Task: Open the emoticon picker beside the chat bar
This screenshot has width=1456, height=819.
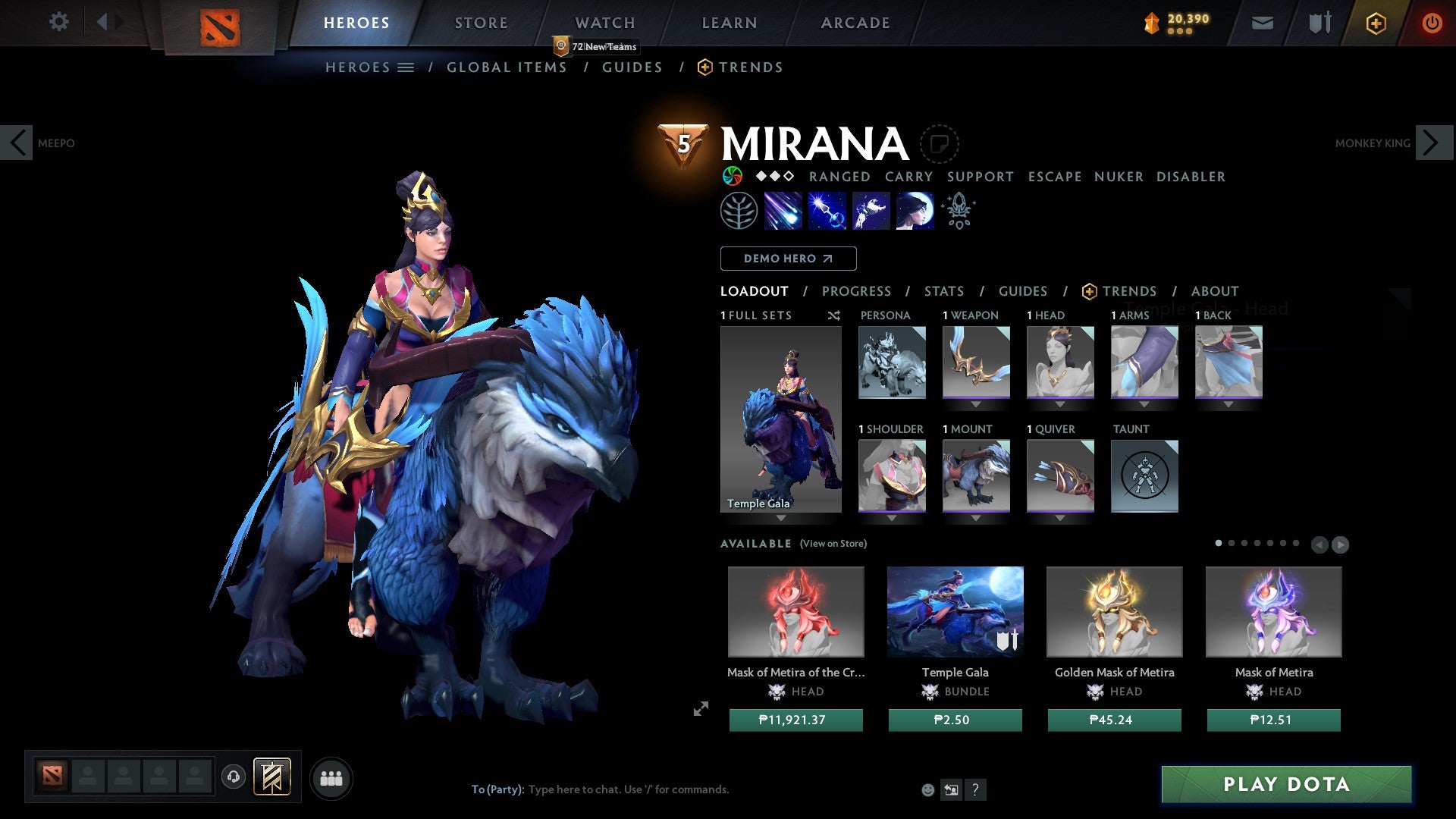Action: tap(927, 789)
